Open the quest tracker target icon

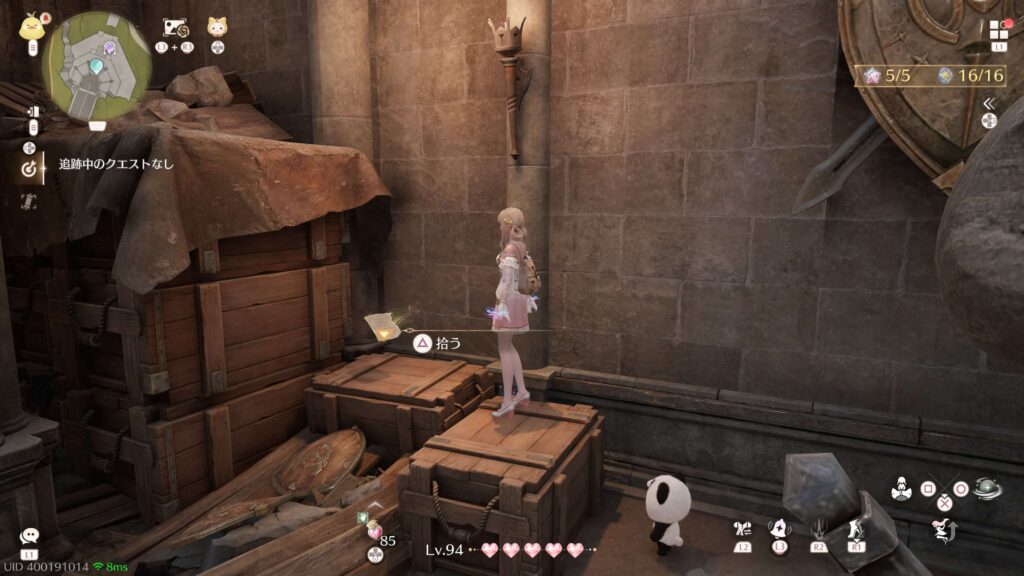coord(29,170)
